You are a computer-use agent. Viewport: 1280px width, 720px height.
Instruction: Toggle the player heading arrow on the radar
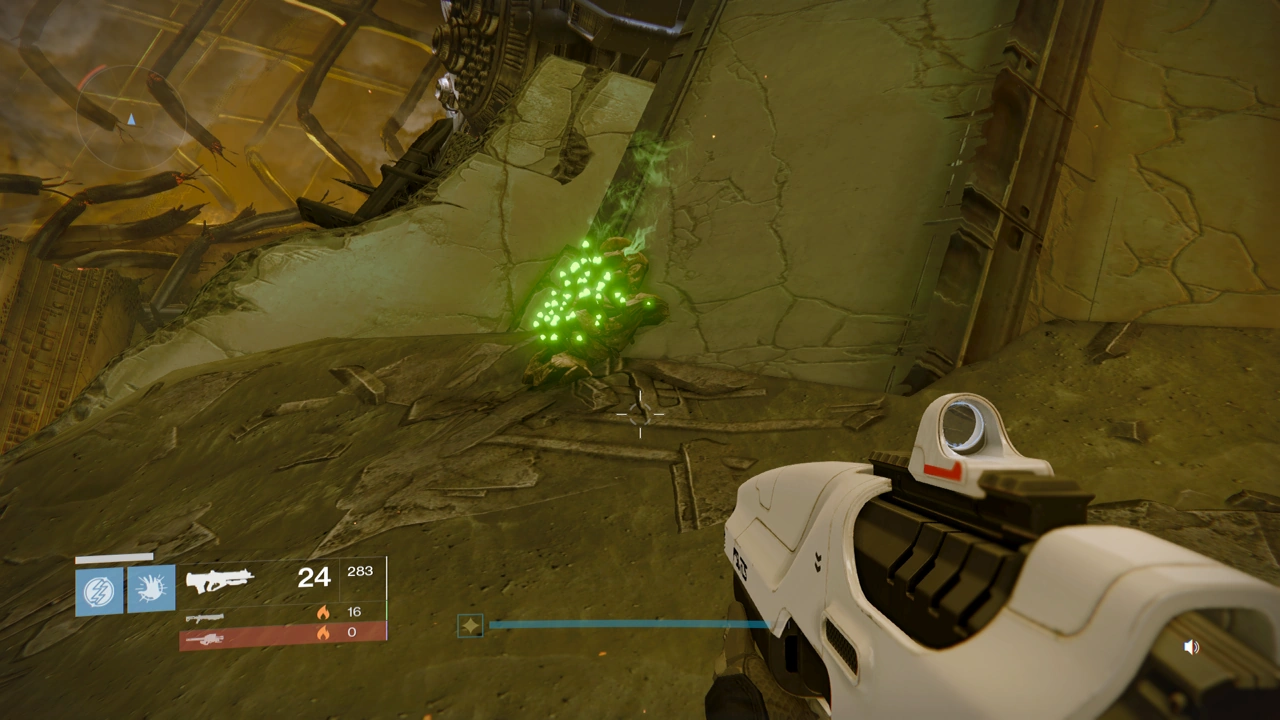click(x=132, y=119)
